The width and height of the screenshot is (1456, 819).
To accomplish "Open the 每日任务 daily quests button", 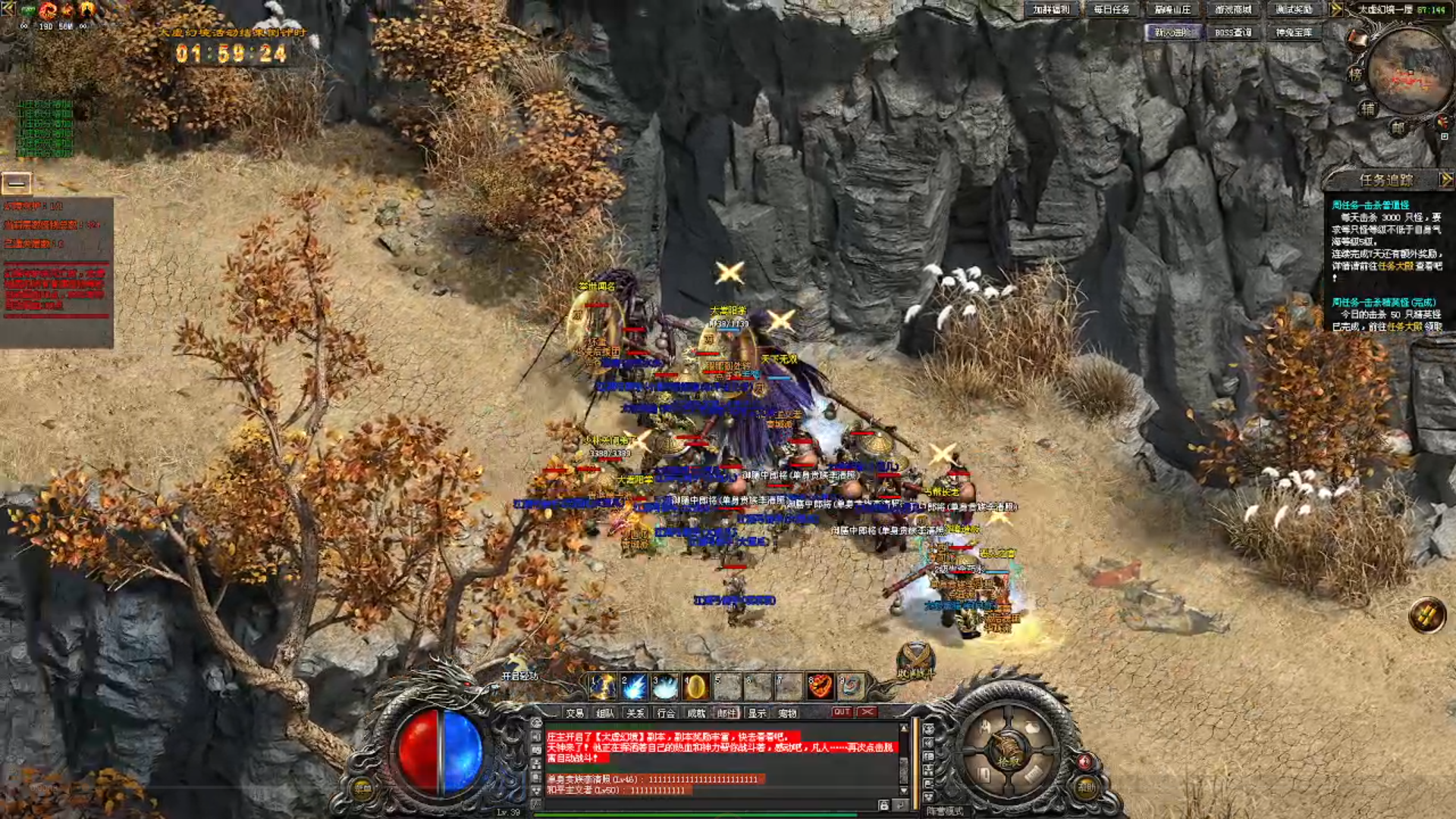I will [1111, 10].
